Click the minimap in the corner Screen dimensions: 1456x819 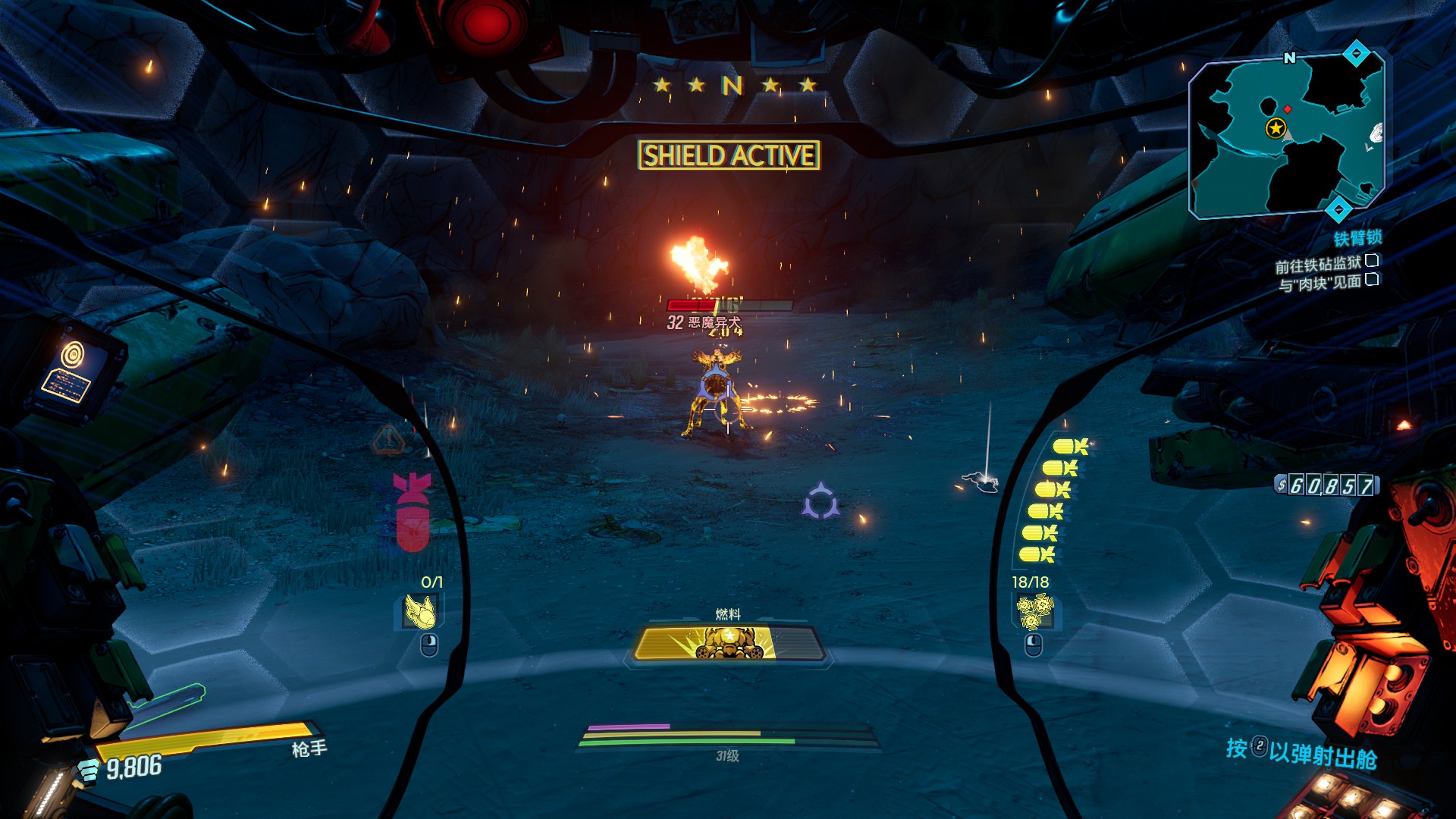(x=1287, y=135)
